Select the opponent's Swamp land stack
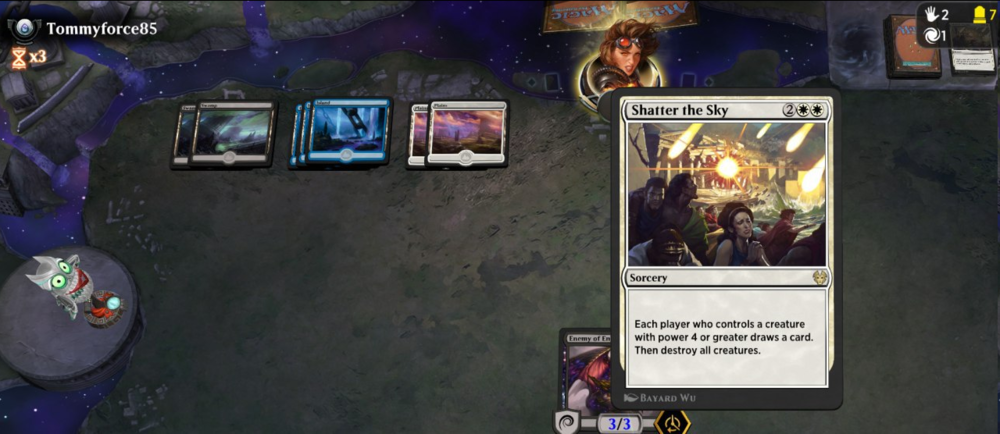1000x434 pixels. point(228,133)
